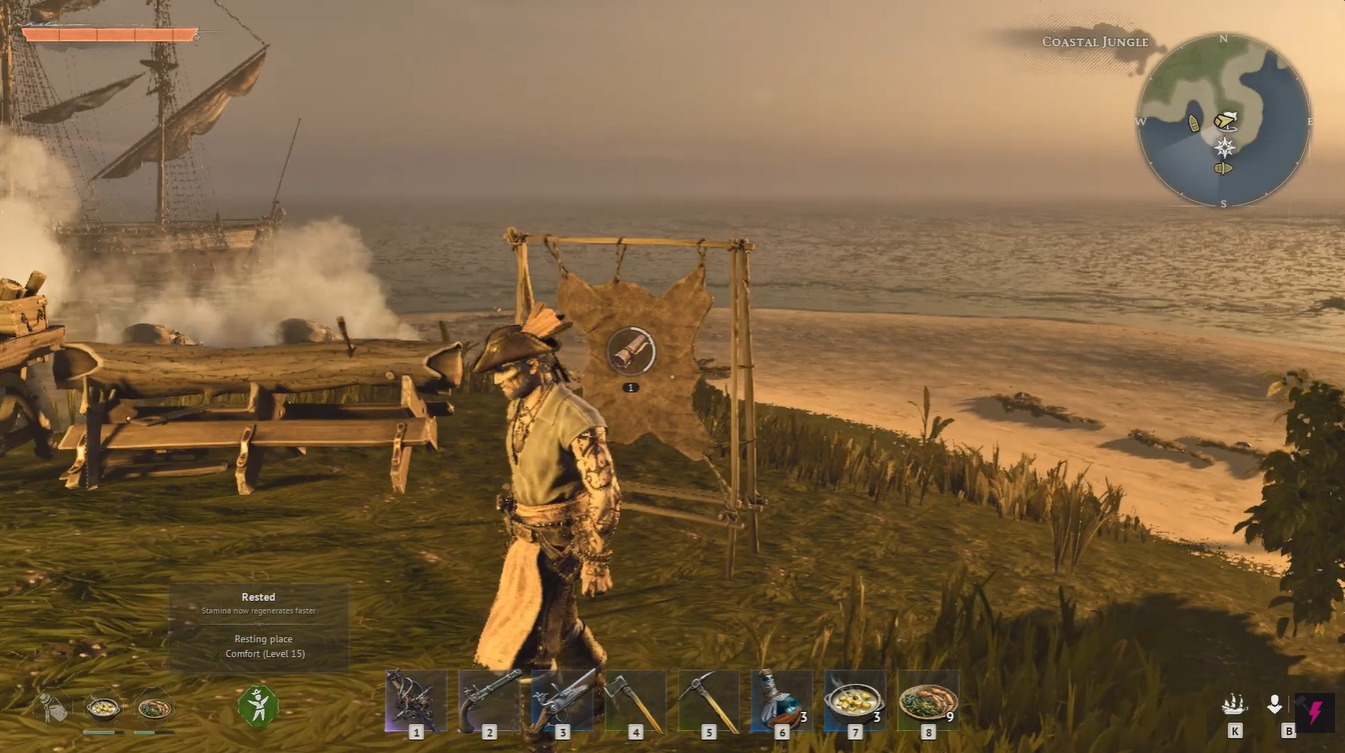
Task: Click the ship marker on the minimap
Action: (x=1193, y=121)
